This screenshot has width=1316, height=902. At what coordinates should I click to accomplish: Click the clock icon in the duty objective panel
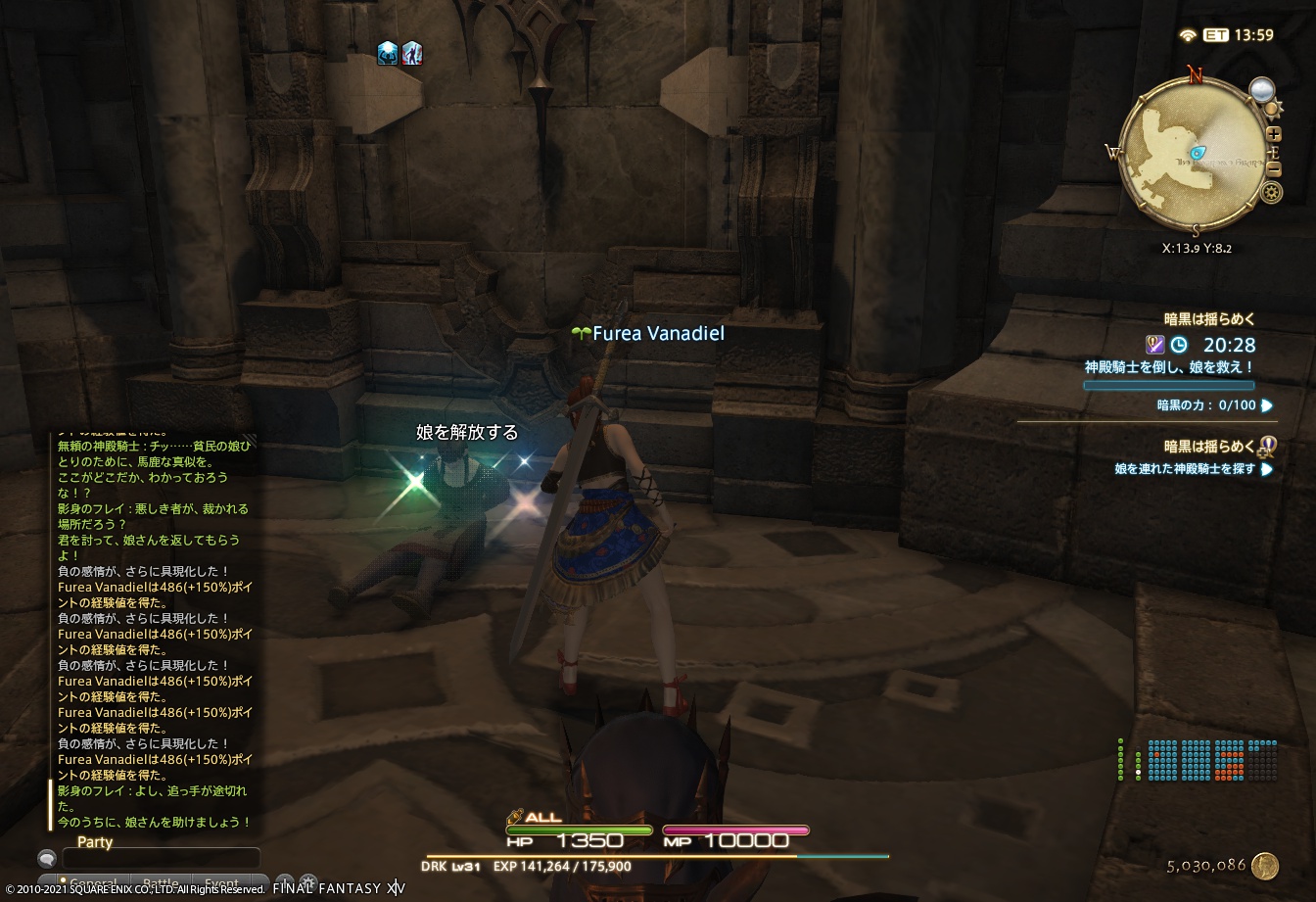click(1177, 345)
